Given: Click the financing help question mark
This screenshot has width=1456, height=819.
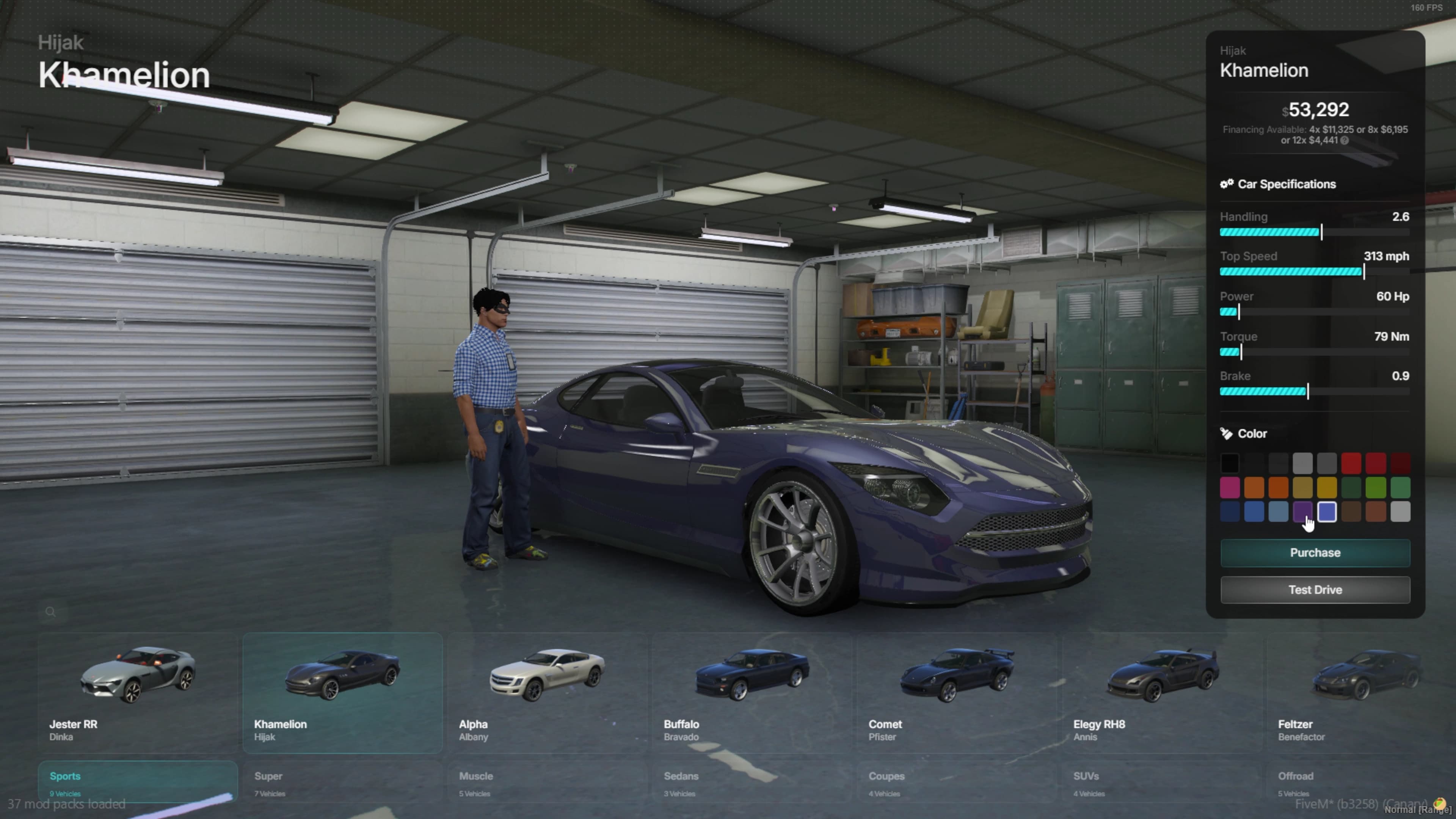Looking at the screenshot, I should (x=1344, y=141).
